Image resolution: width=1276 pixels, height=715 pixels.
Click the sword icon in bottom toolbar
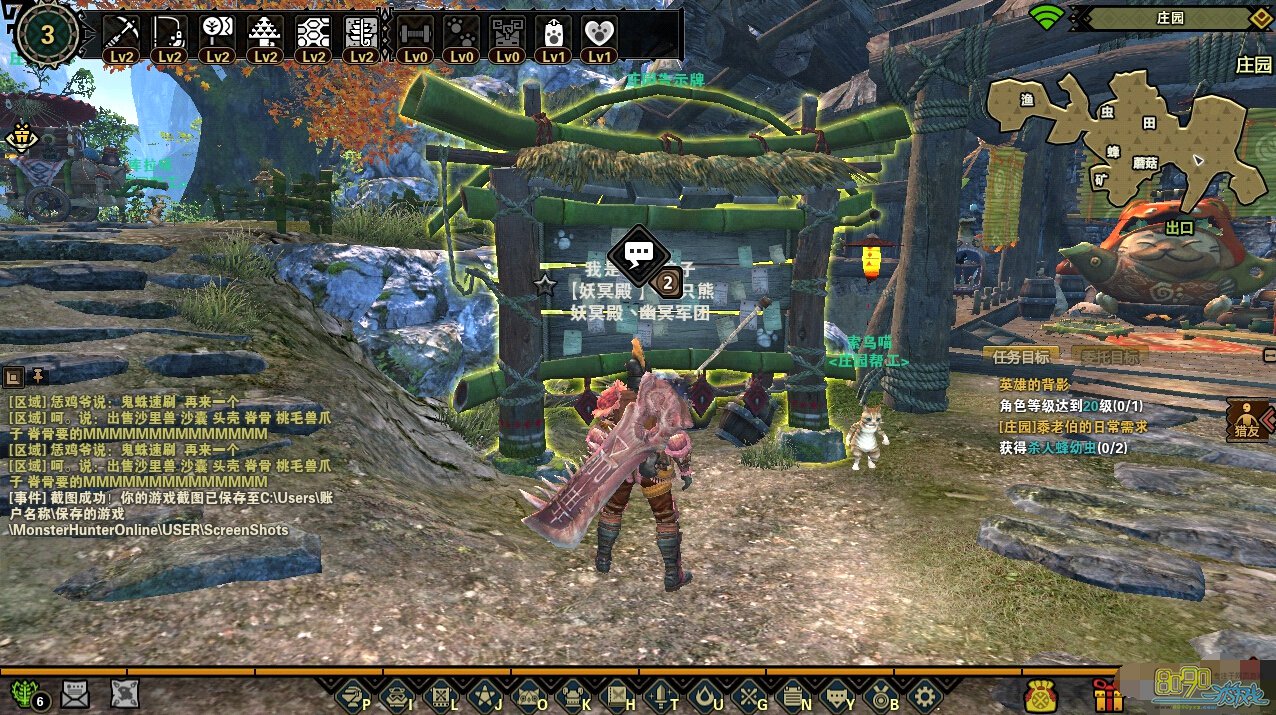pyautogui.click(x=661, y=694)
